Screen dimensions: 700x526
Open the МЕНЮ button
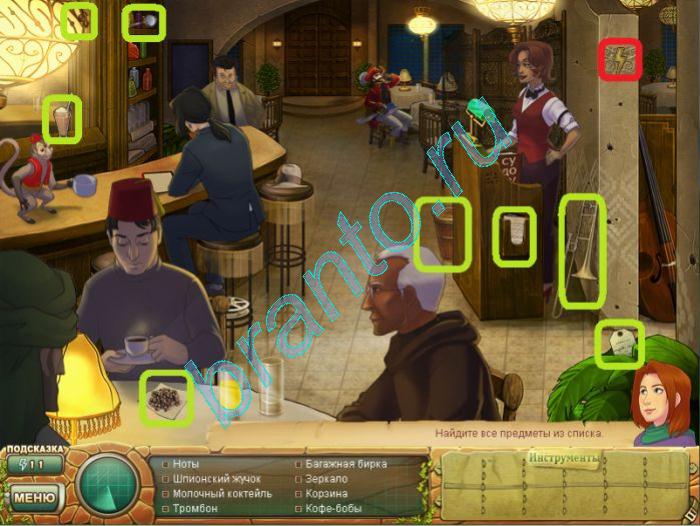34,496
